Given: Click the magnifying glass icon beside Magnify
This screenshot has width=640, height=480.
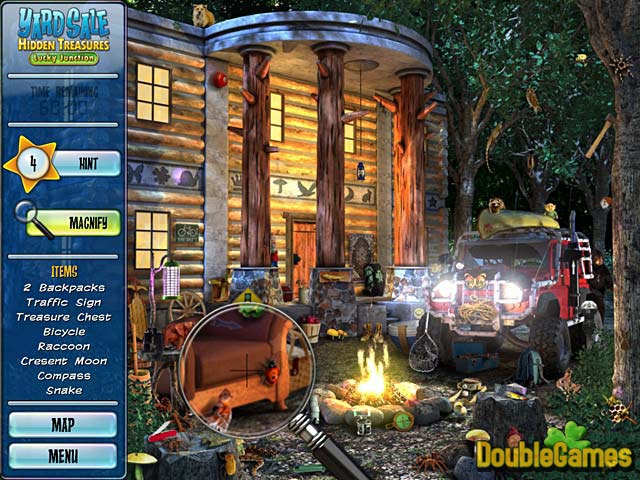Looking at the screenshot, I should click(30, 217).
